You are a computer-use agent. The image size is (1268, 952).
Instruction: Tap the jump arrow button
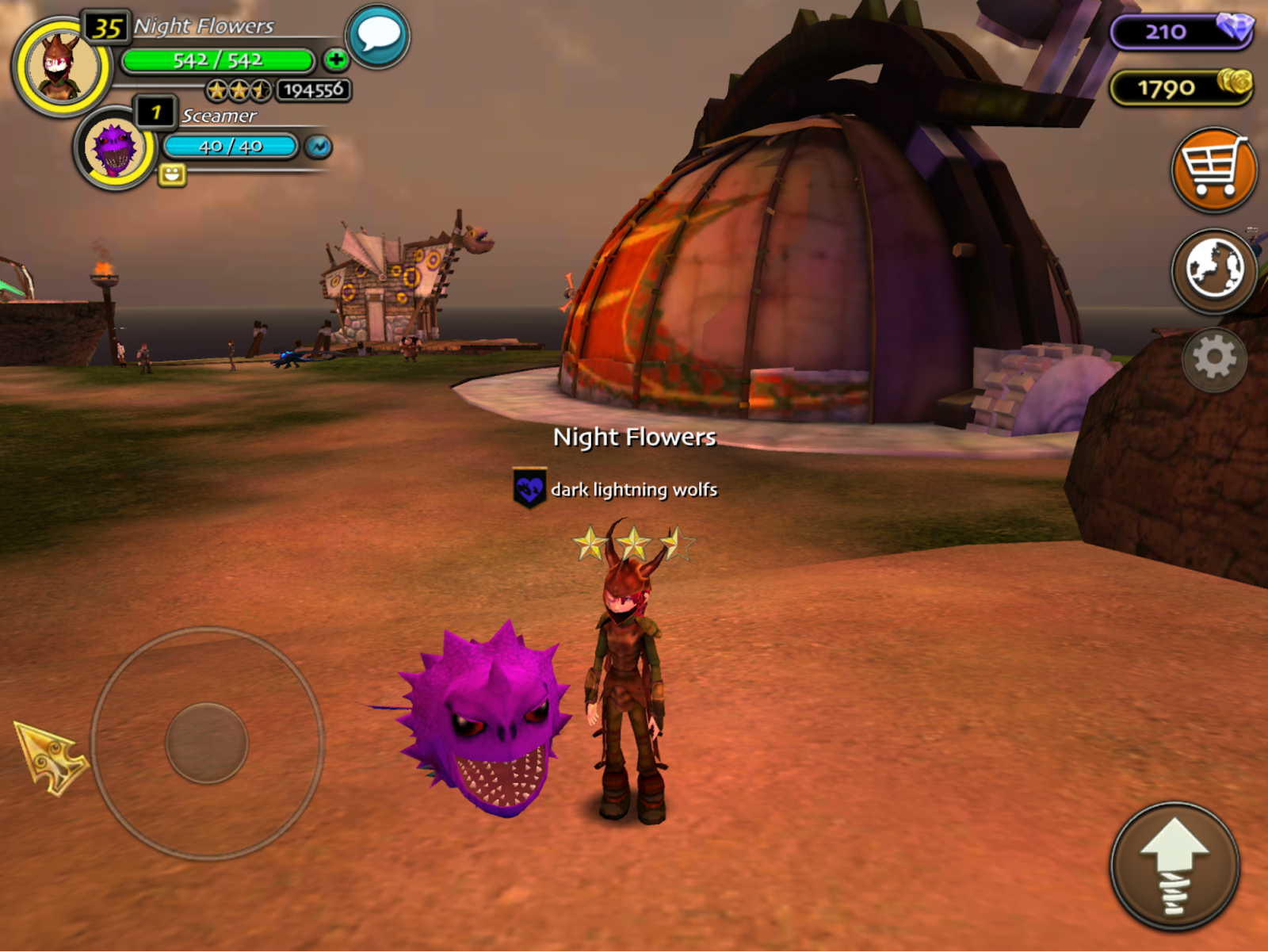[1174, 866]
